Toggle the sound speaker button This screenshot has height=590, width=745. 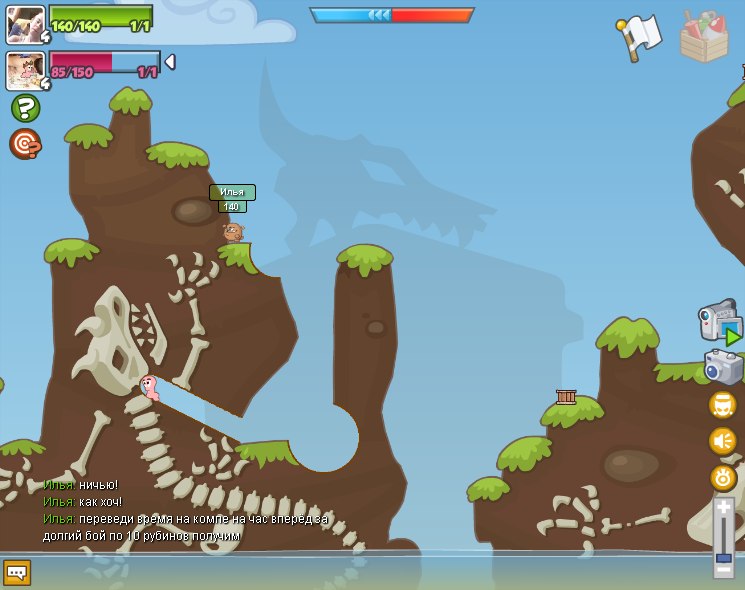tap(722, 441)
